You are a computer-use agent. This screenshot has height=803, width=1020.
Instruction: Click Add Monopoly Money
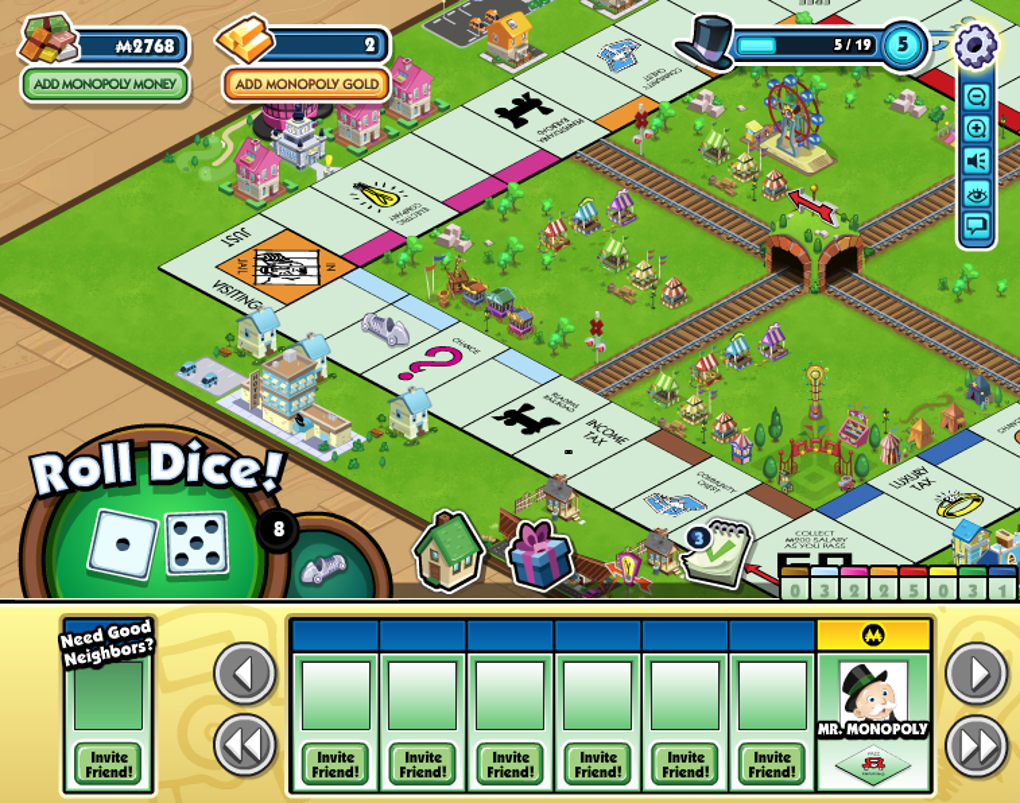[105, 84]
